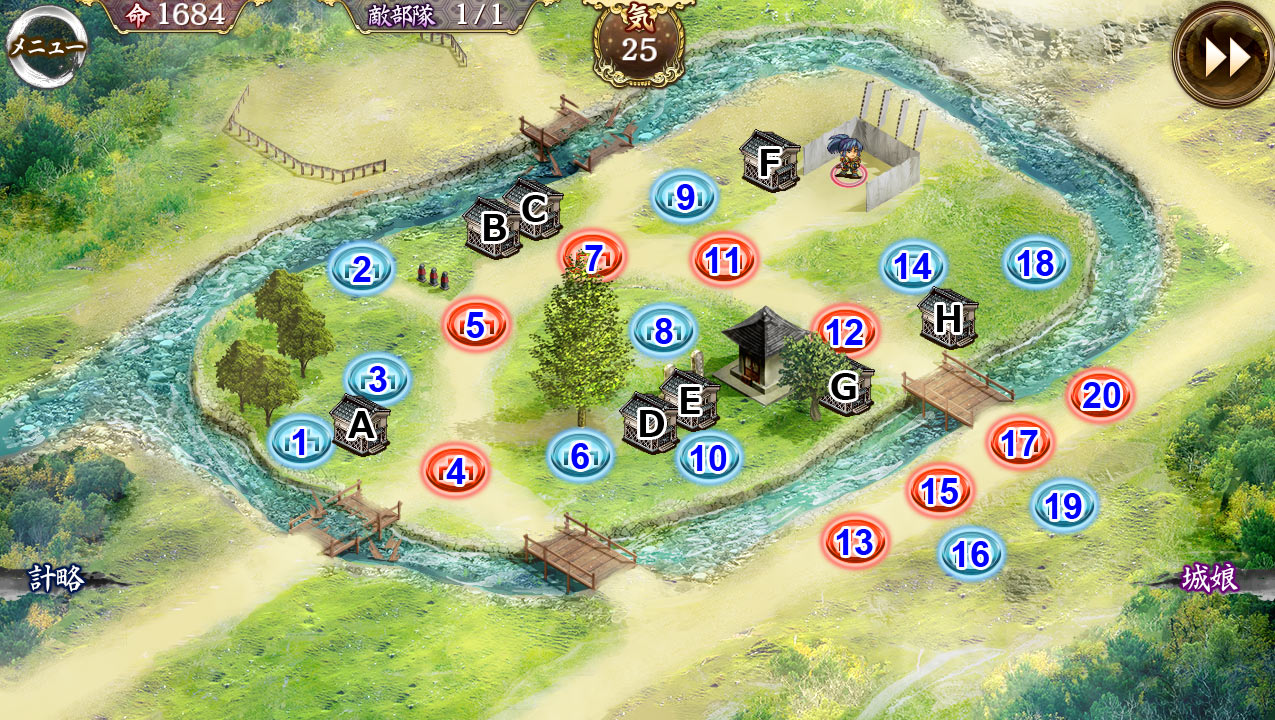Image resolution: width=1275 pixels, height=720 pixels.
Task: Choose red placement tile 20
Action: pyautogui.click(x=1100, y=396)
